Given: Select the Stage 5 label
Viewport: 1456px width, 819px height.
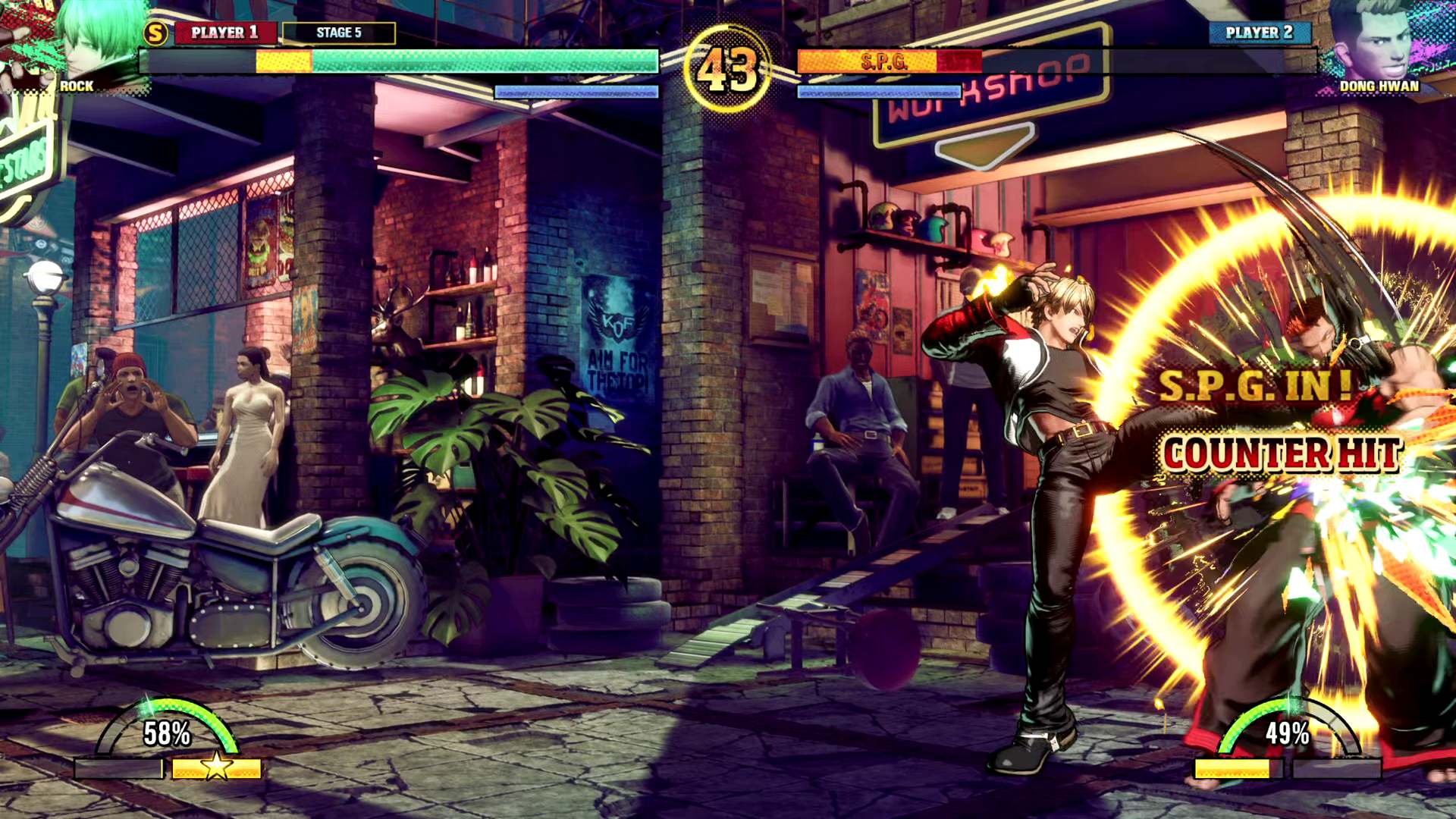Looking at the screenshot, I should point(339,33).
